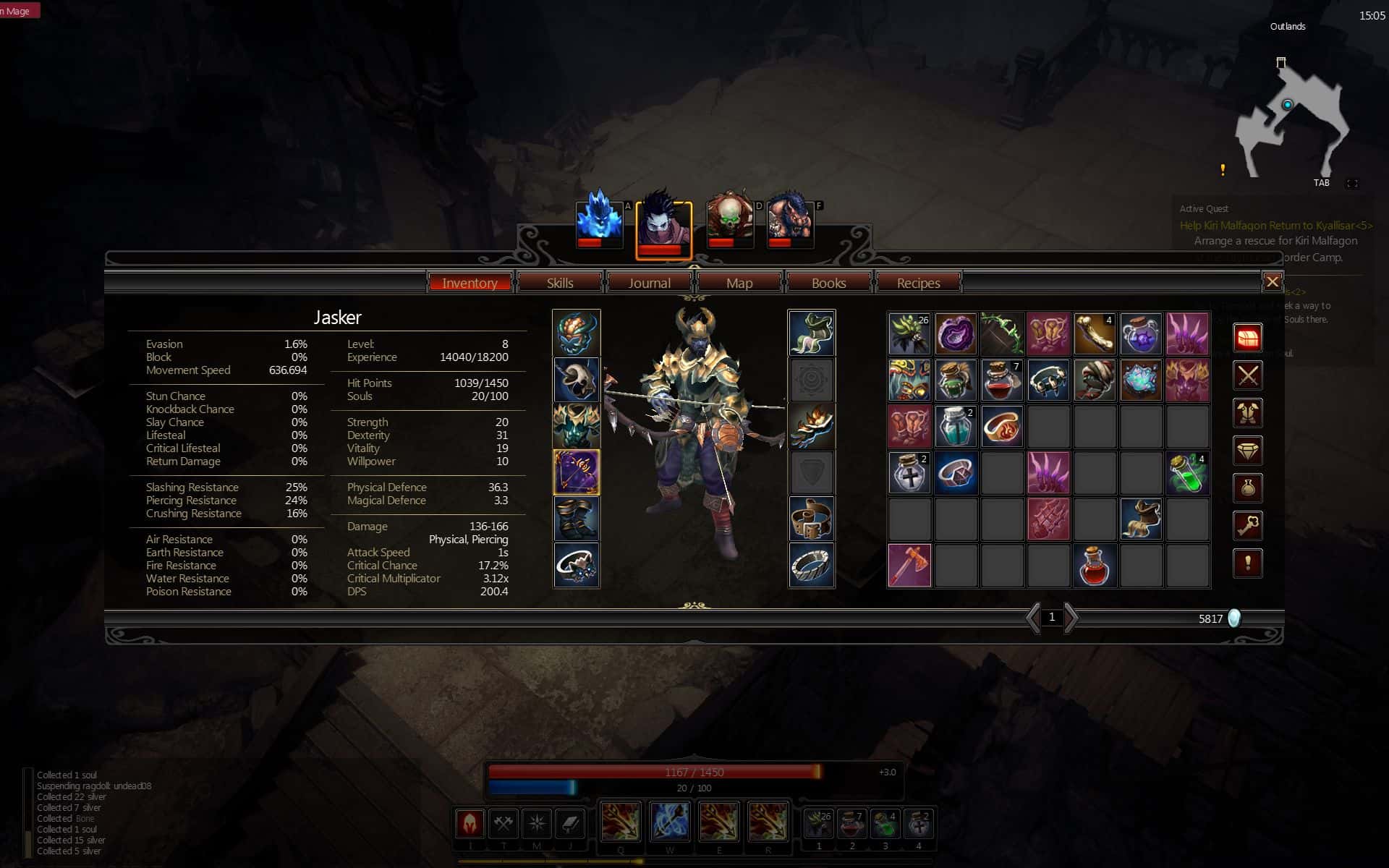1389x868 pixels.
Task: Pick the bone item stack of four
Action: click(x=1095, y=334)
